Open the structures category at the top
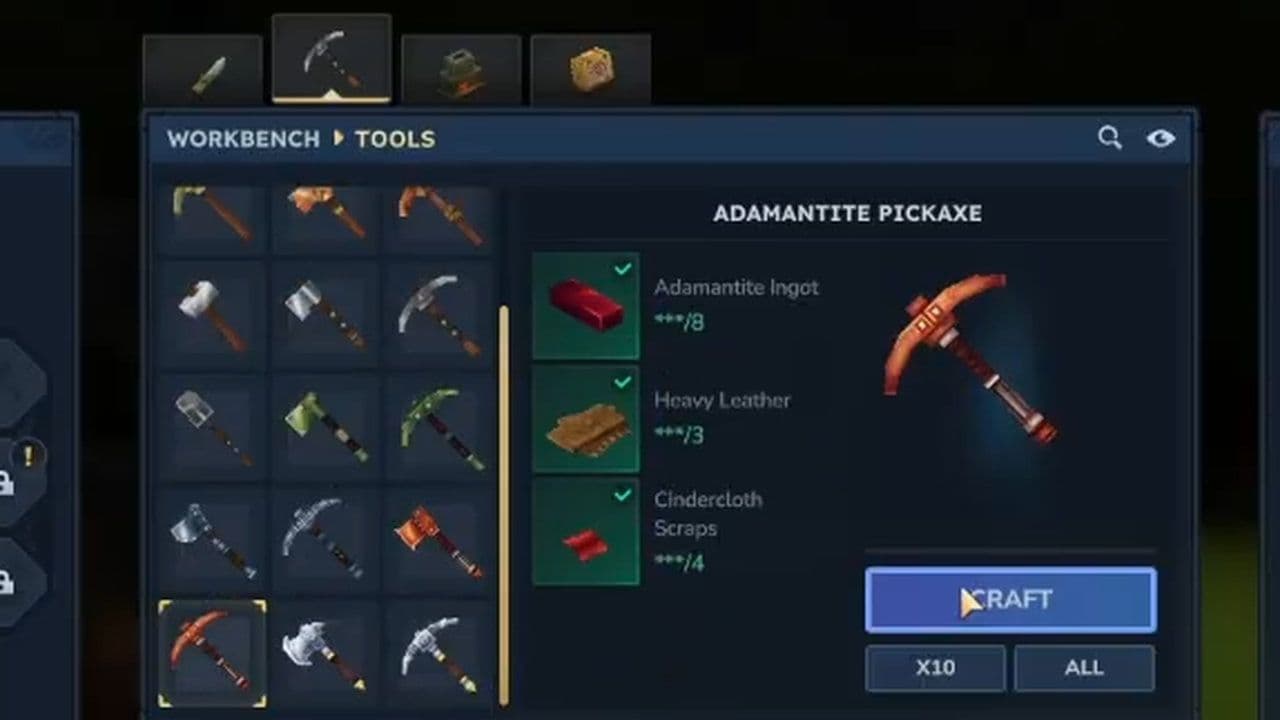Image resolution: width=1280 pixels, height=720 pixels. [x=460, y=67]
